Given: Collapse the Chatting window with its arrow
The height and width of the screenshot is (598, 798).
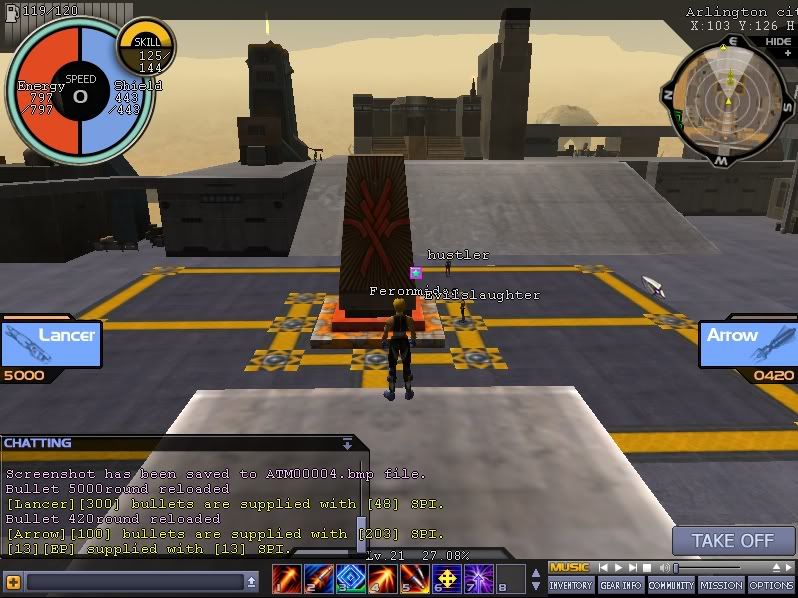Looking at the screenshot, I should click(347, 443).
